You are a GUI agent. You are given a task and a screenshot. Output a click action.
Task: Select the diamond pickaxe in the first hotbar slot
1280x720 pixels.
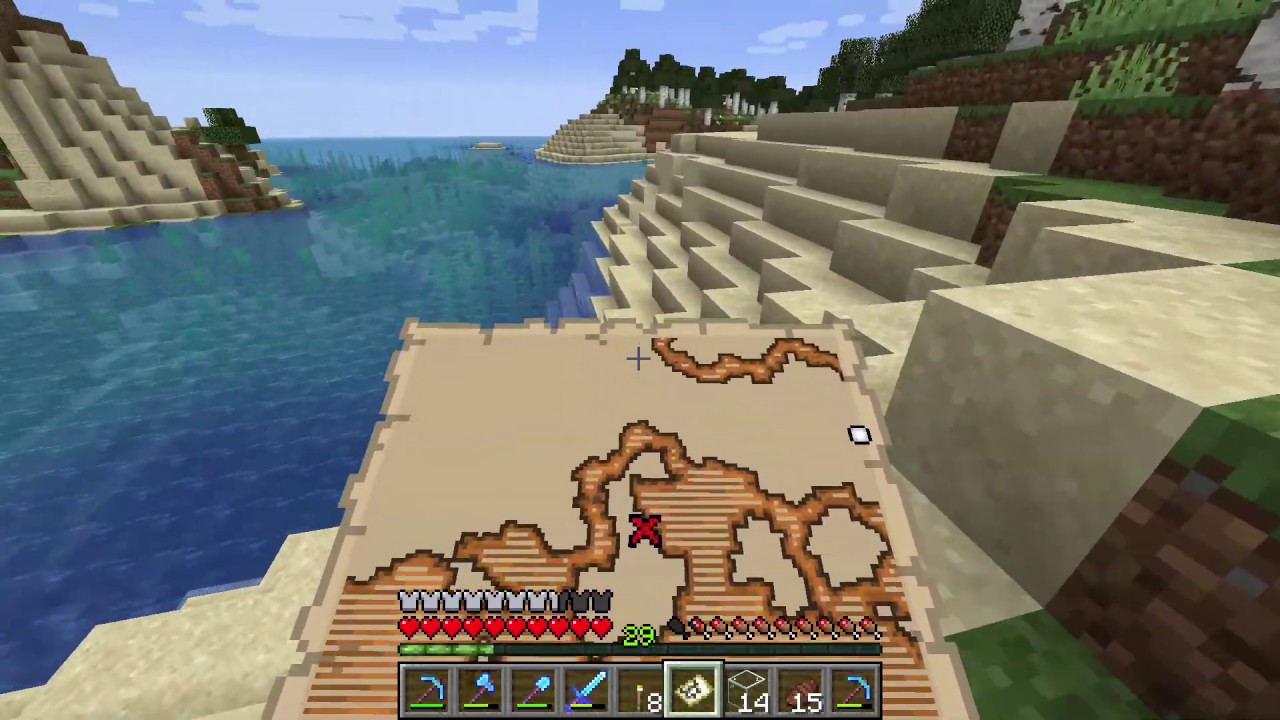click(430, 688)
